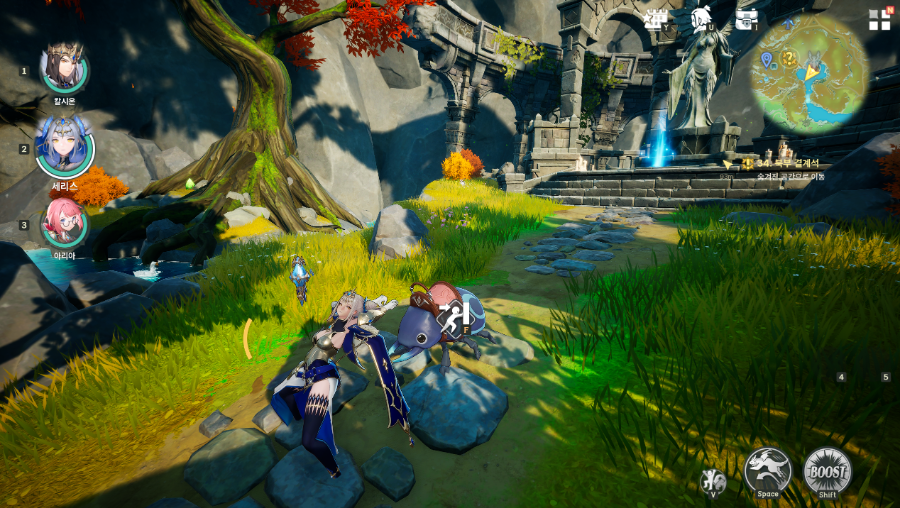
Task: Activate the BOOST ability button
Action: point(827,469)
